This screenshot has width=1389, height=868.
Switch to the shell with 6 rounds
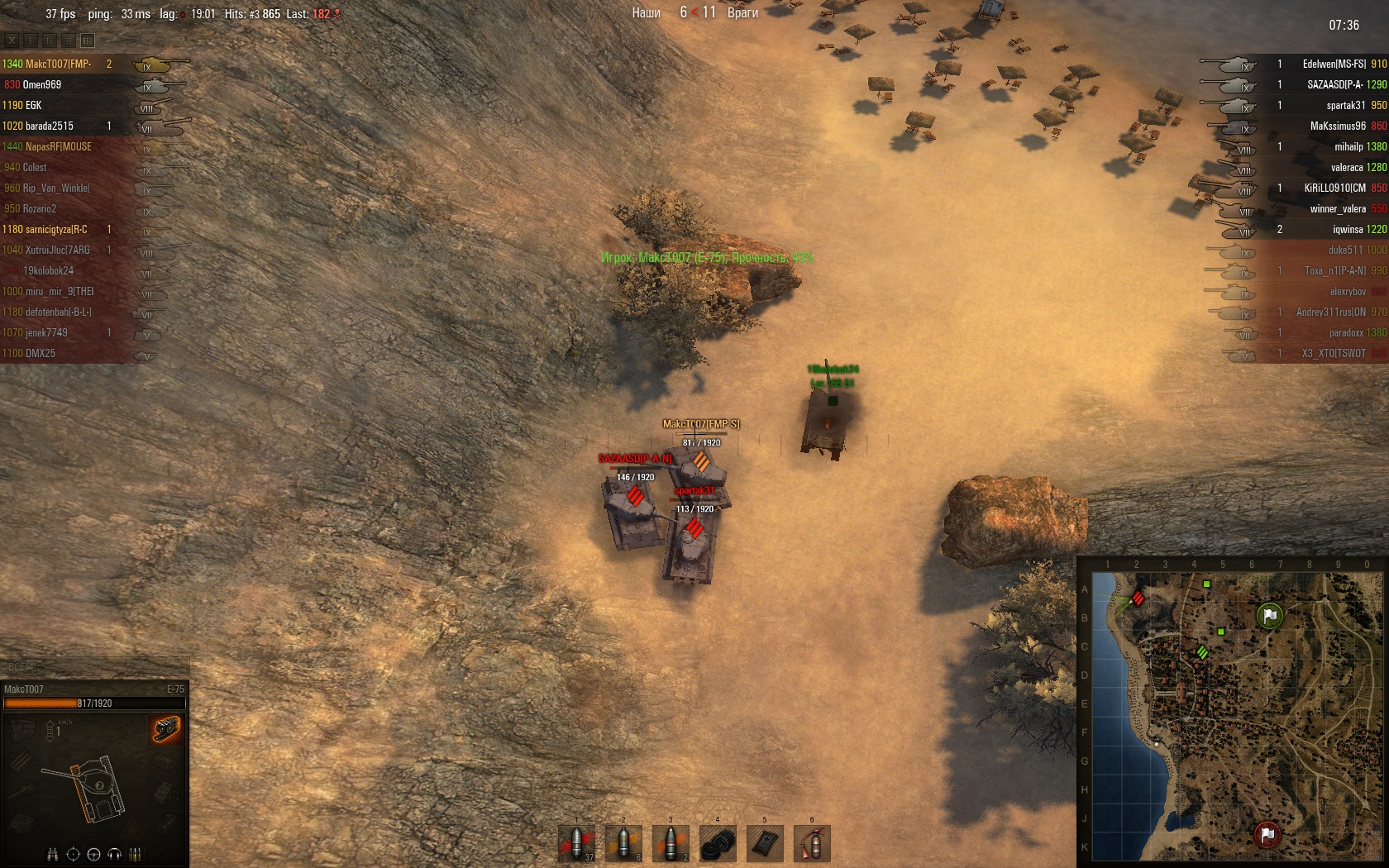tap(624, 843)
